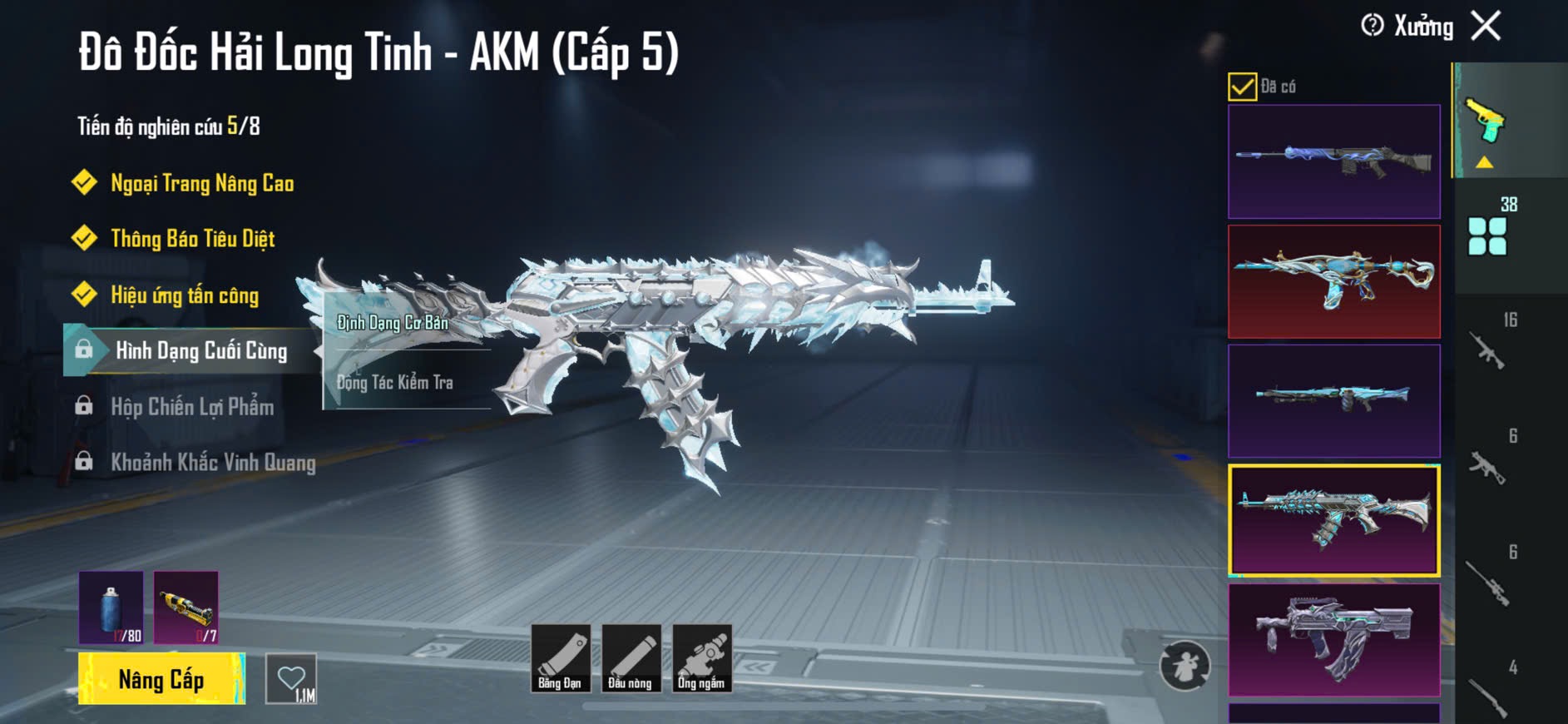The image size is (1568, 724).
Task: Select locked Khoảnh Khắc Vinh Quang level
Action: 212,463
